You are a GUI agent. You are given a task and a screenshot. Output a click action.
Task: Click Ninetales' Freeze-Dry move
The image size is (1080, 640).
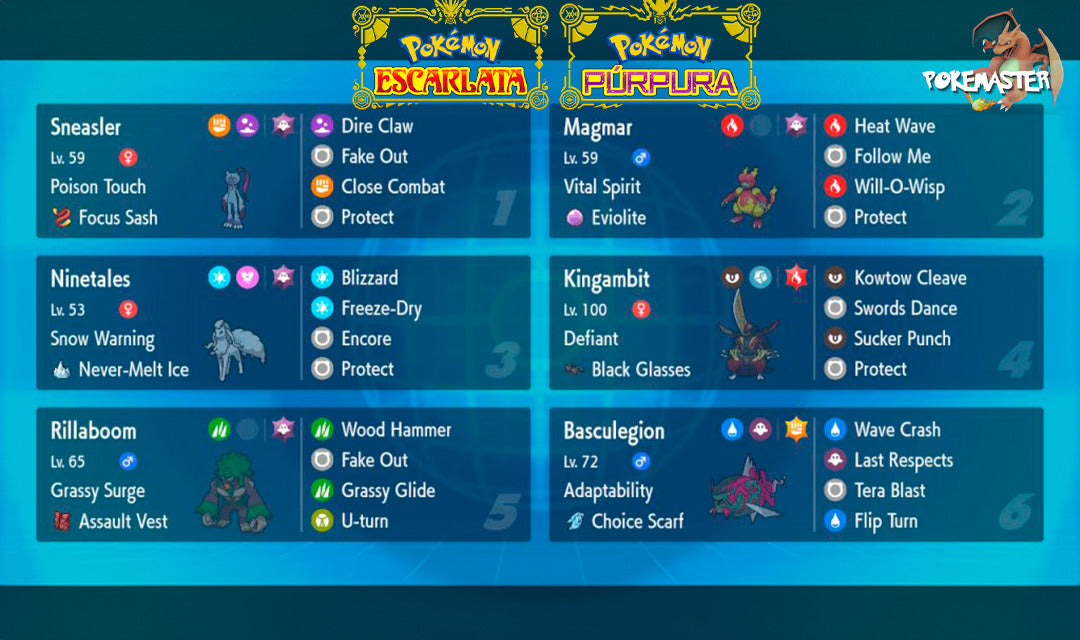(380, 309)
